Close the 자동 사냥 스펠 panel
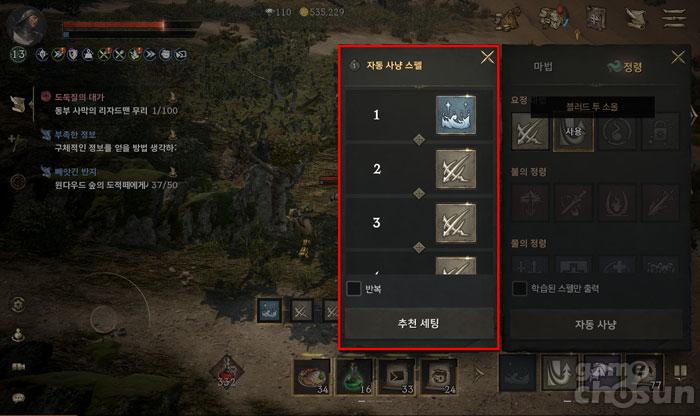This screenshot has width=700, height=416. tap(487, 57)
